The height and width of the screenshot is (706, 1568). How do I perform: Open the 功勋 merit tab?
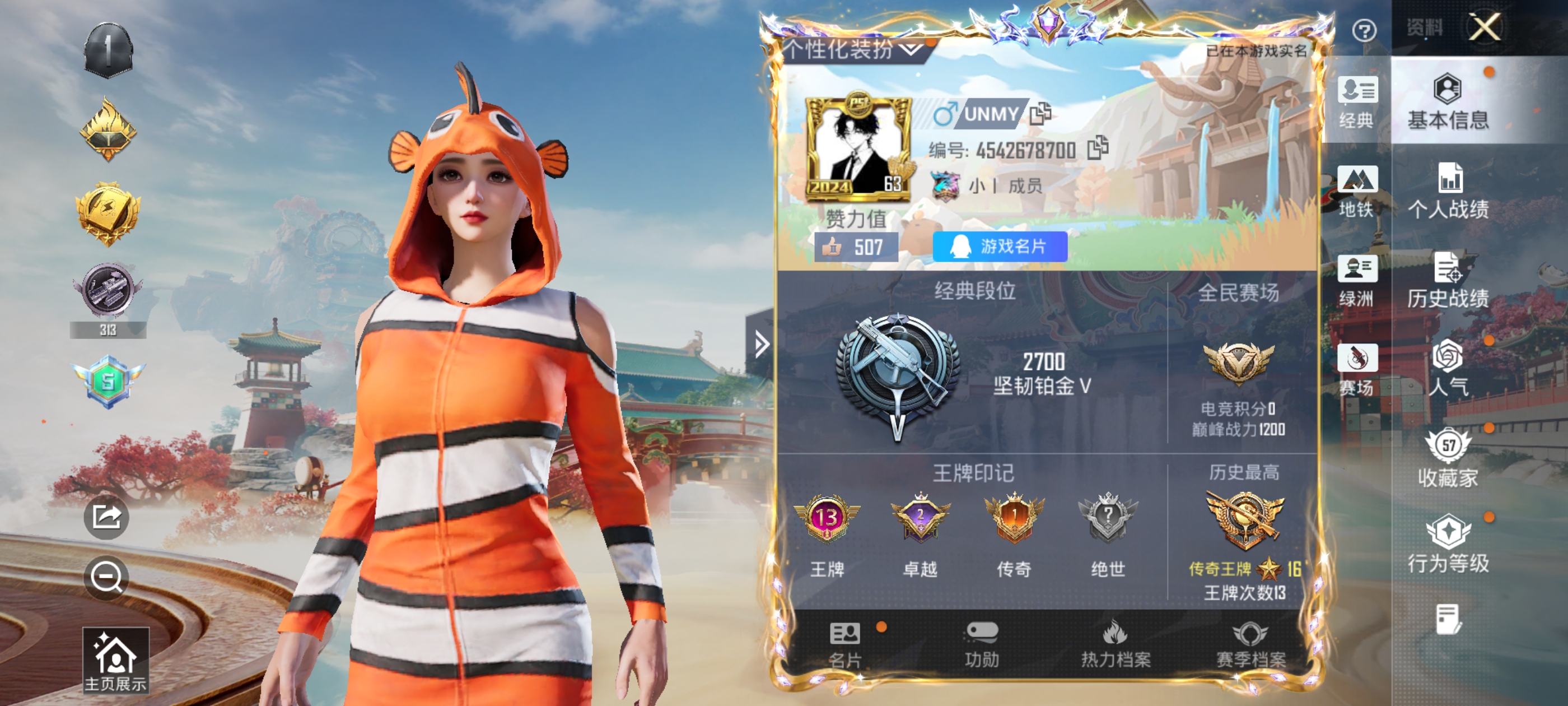click(981, 645)
